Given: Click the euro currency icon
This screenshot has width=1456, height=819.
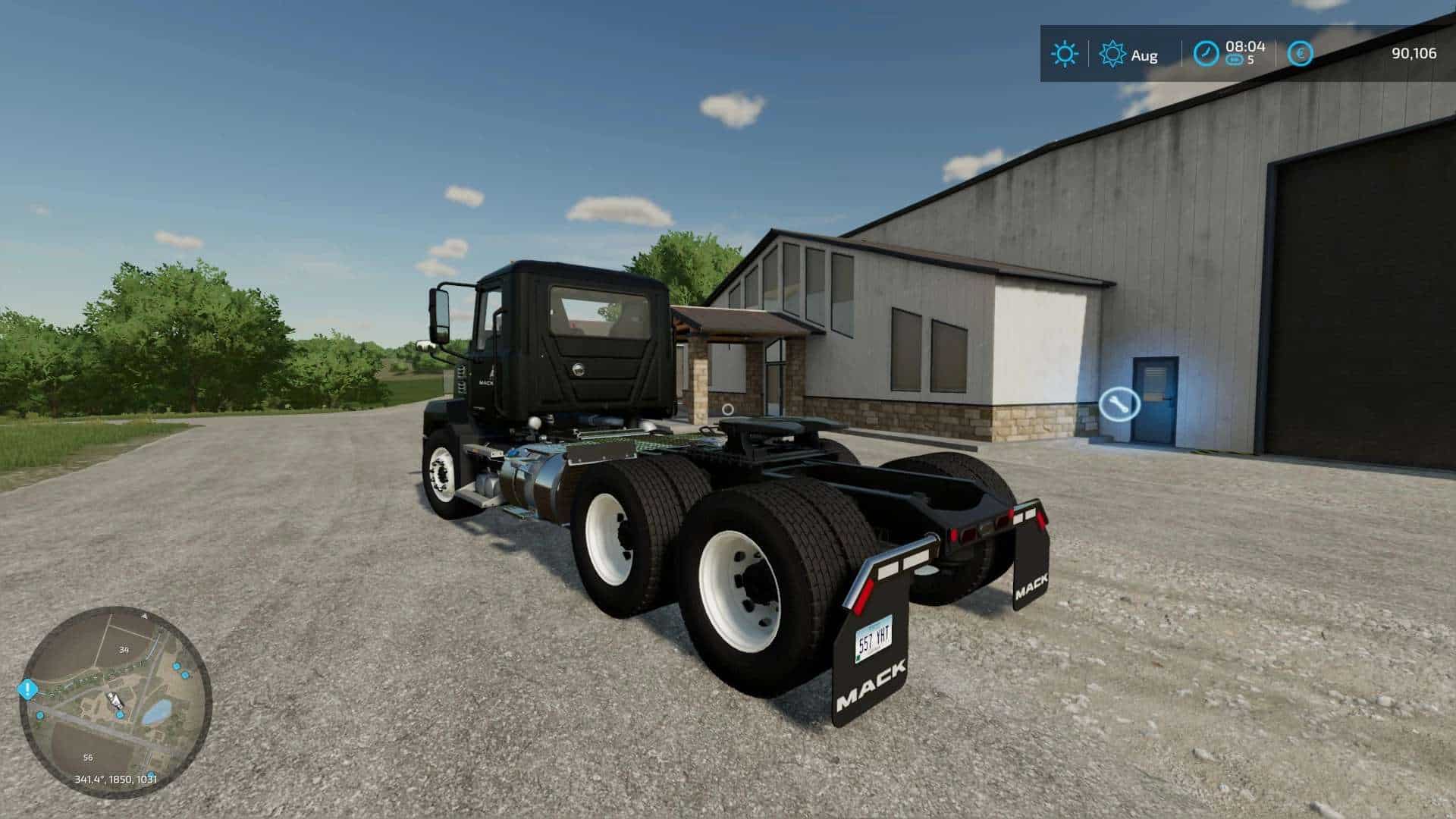Looking at the screenshot, I should tap(1301, 53).
